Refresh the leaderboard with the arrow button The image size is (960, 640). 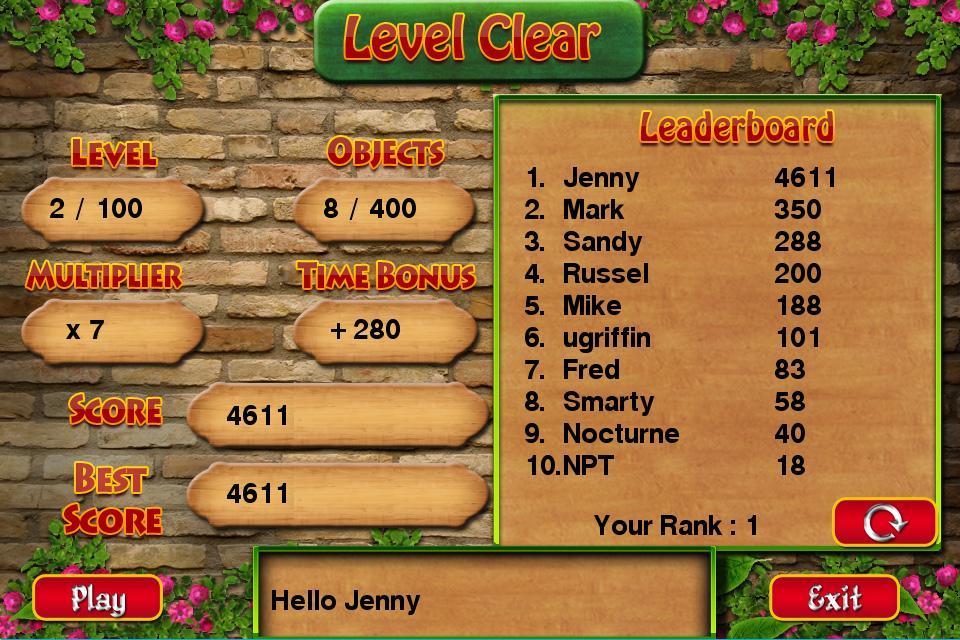pos(884,522)
